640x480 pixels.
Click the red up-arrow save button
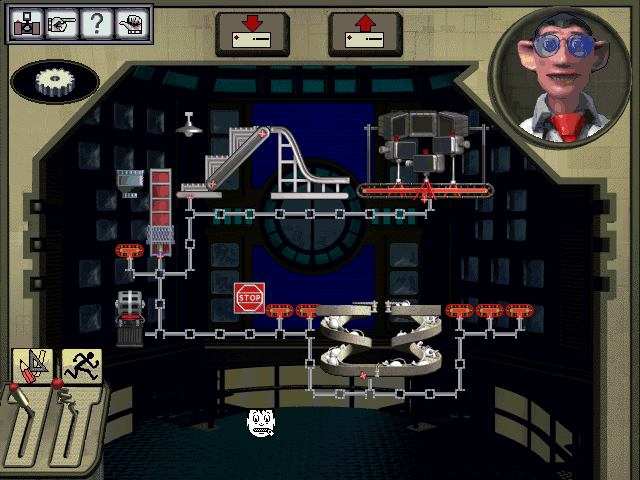pos(365,33)
